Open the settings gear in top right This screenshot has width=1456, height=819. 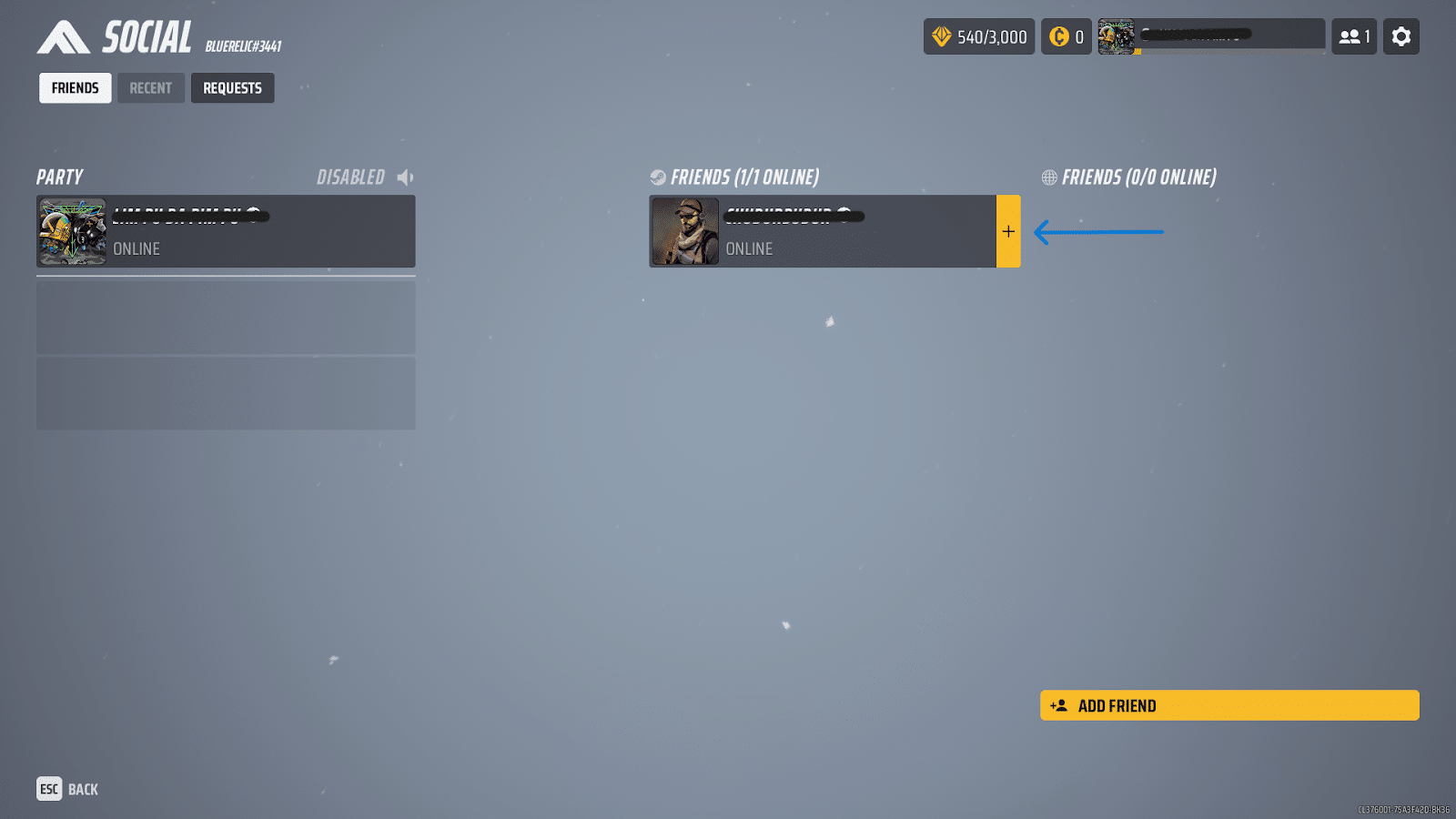point(1400,36)
